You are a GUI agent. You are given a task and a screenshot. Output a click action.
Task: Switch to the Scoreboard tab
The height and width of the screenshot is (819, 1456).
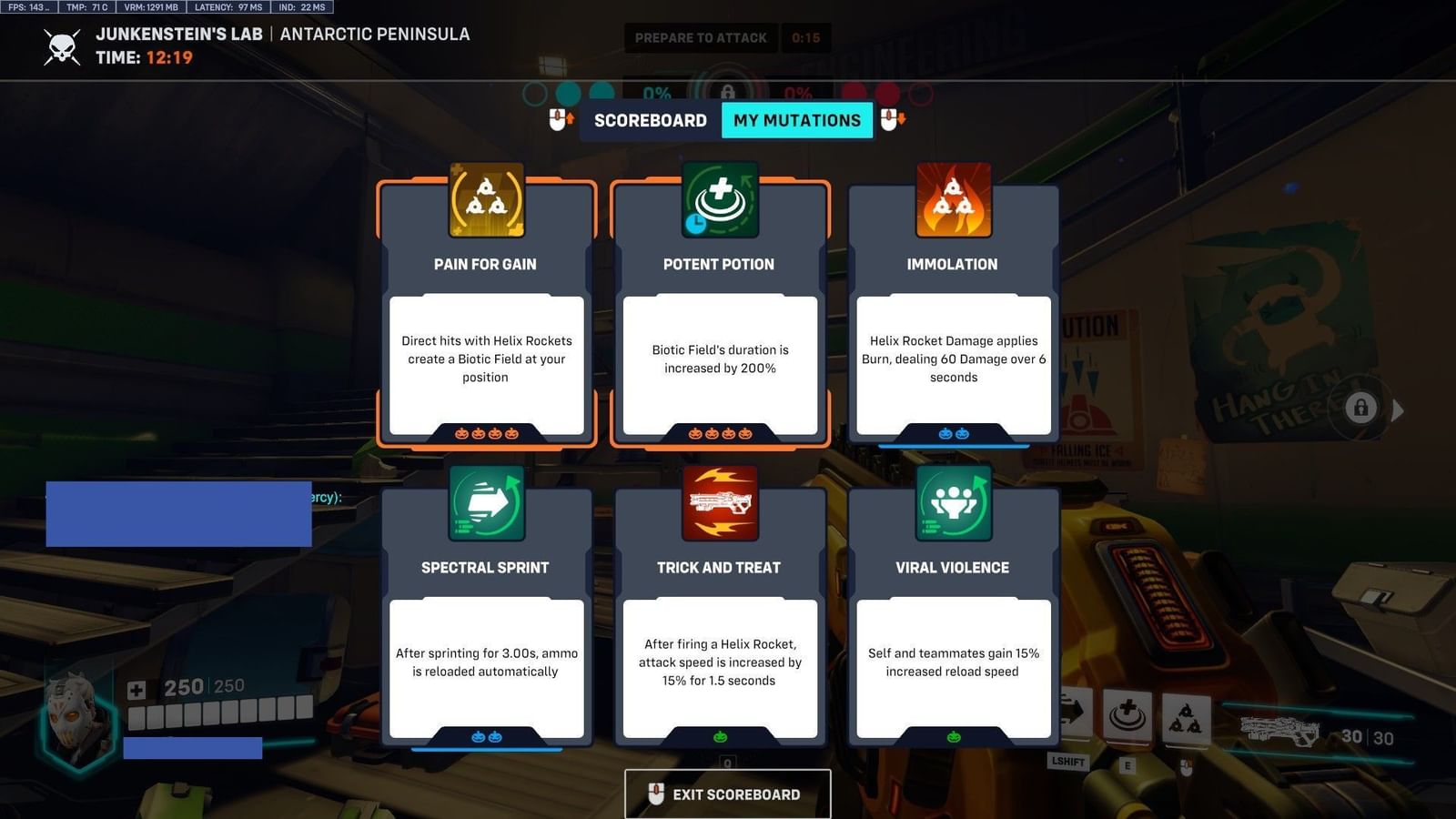[x=650, y=119]
